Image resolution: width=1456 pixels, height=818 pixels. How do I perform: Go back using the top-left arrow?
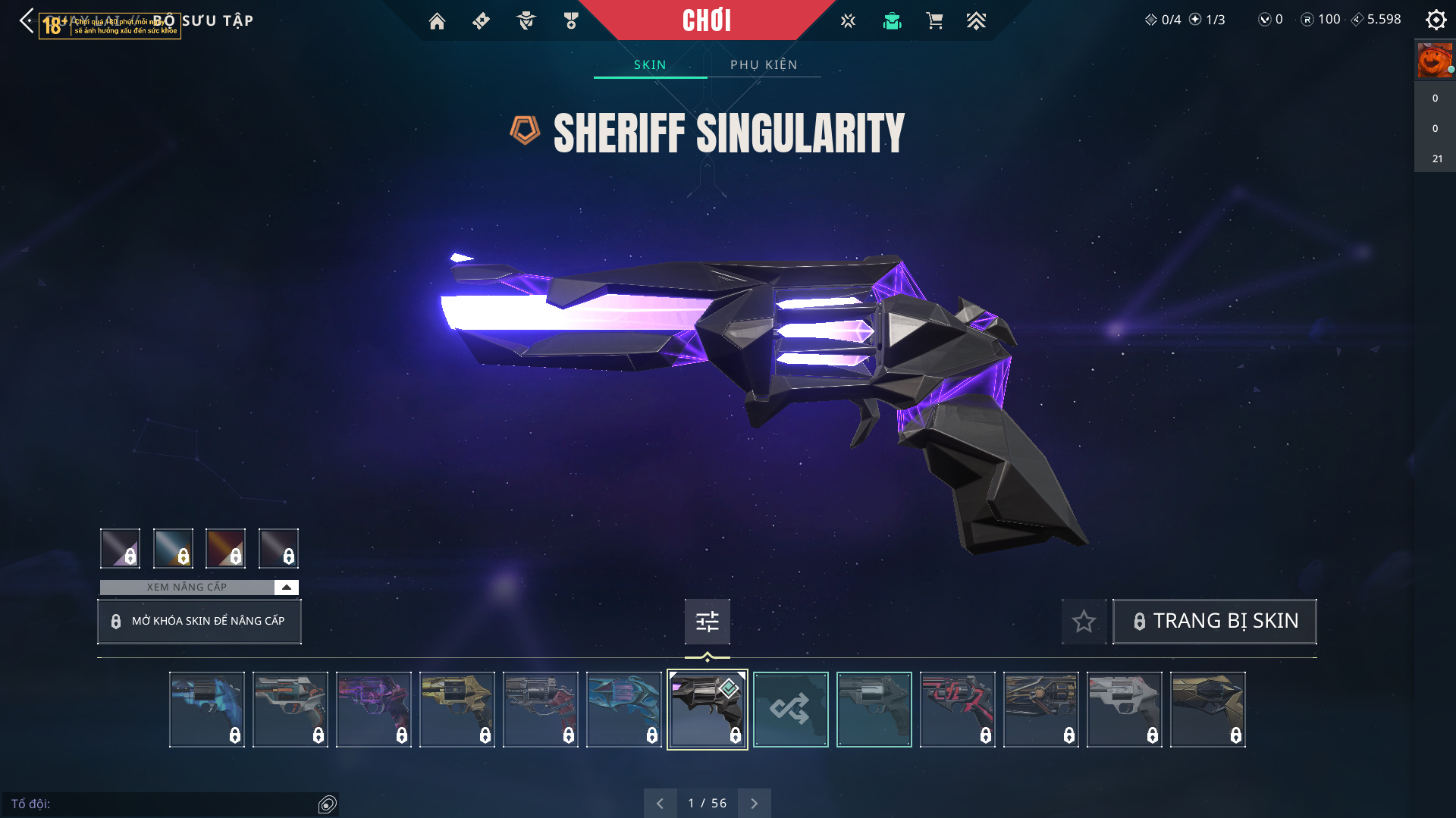point(27,20)
